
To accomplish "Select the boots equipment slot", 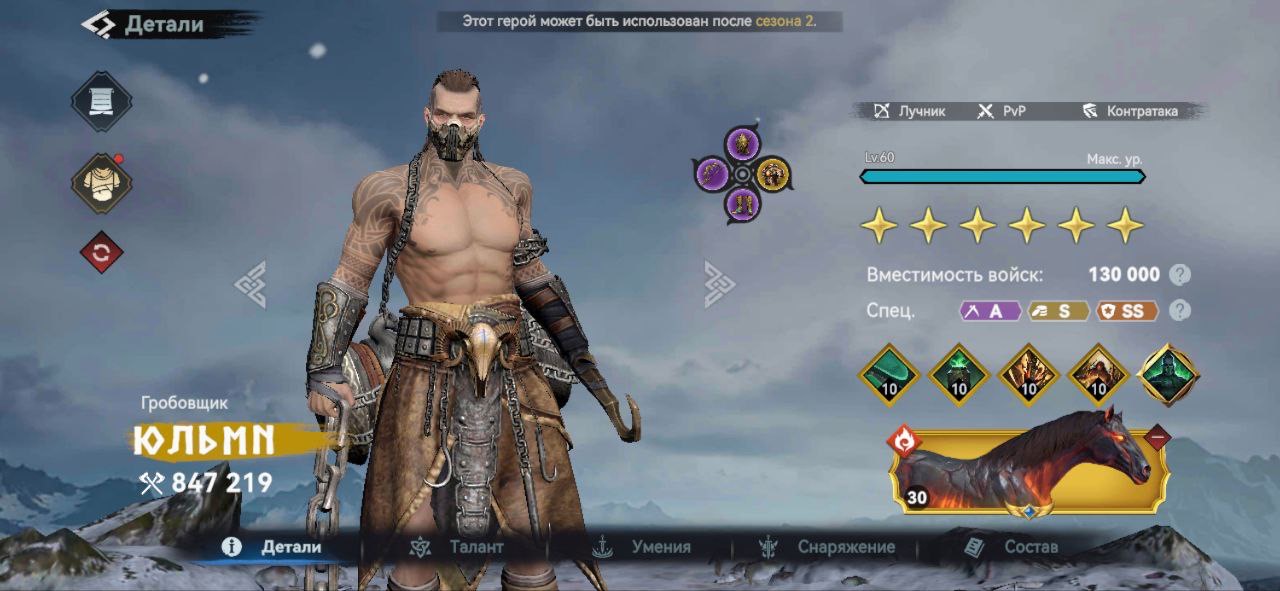I will point(743,205).
